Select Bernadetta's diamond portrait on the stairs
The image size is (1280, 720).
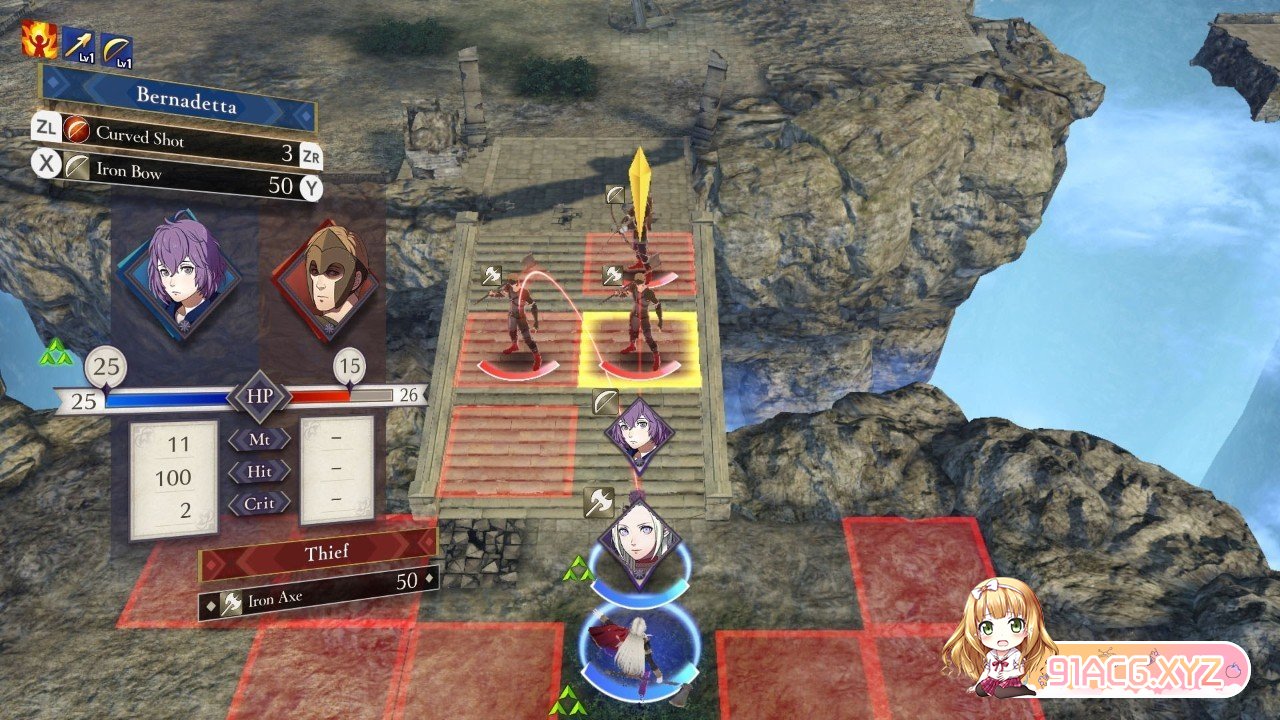click(x=639, y=435)
